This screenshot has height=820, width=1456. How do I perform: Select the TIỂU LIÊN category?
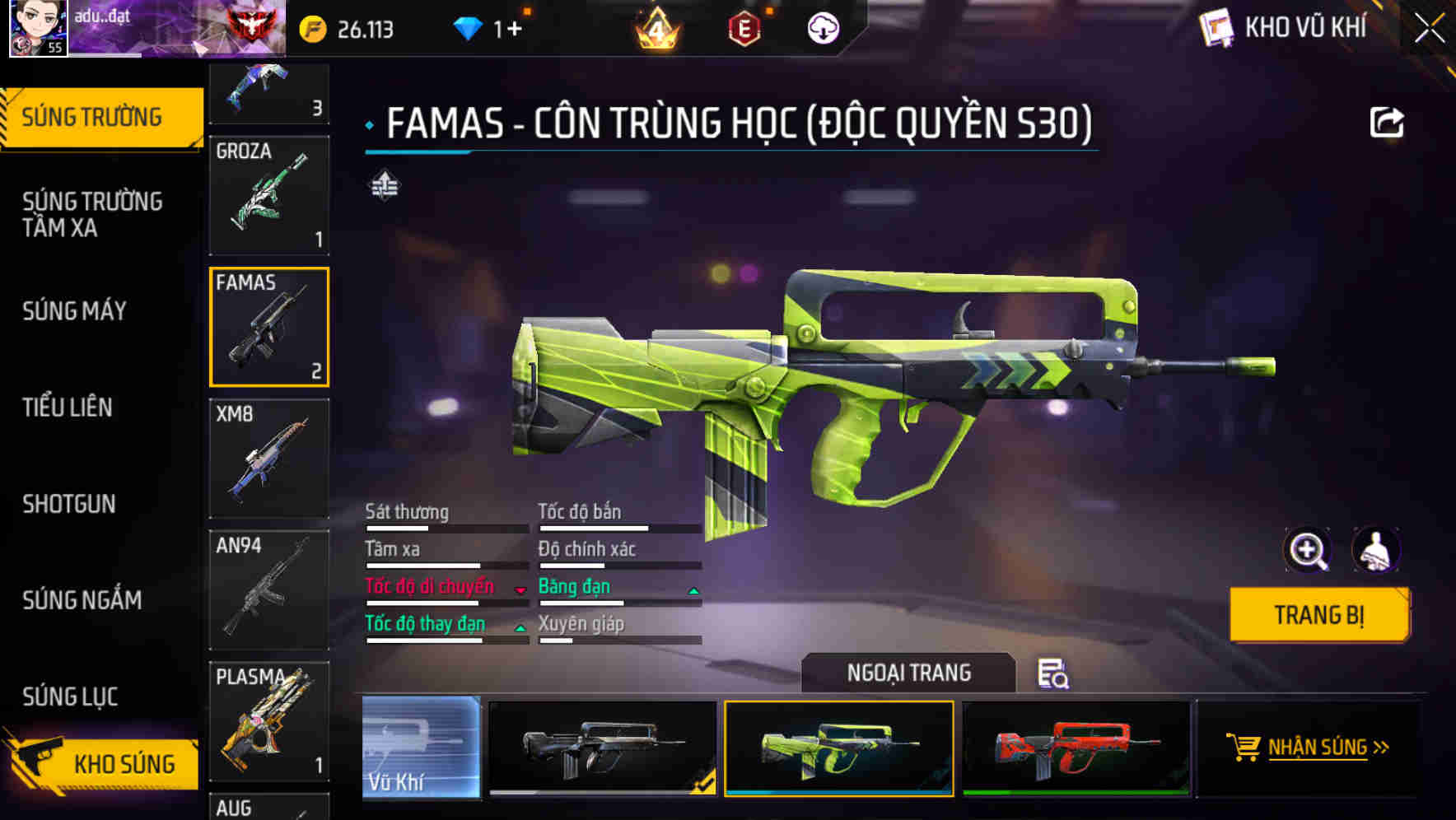tap(68, 408)
